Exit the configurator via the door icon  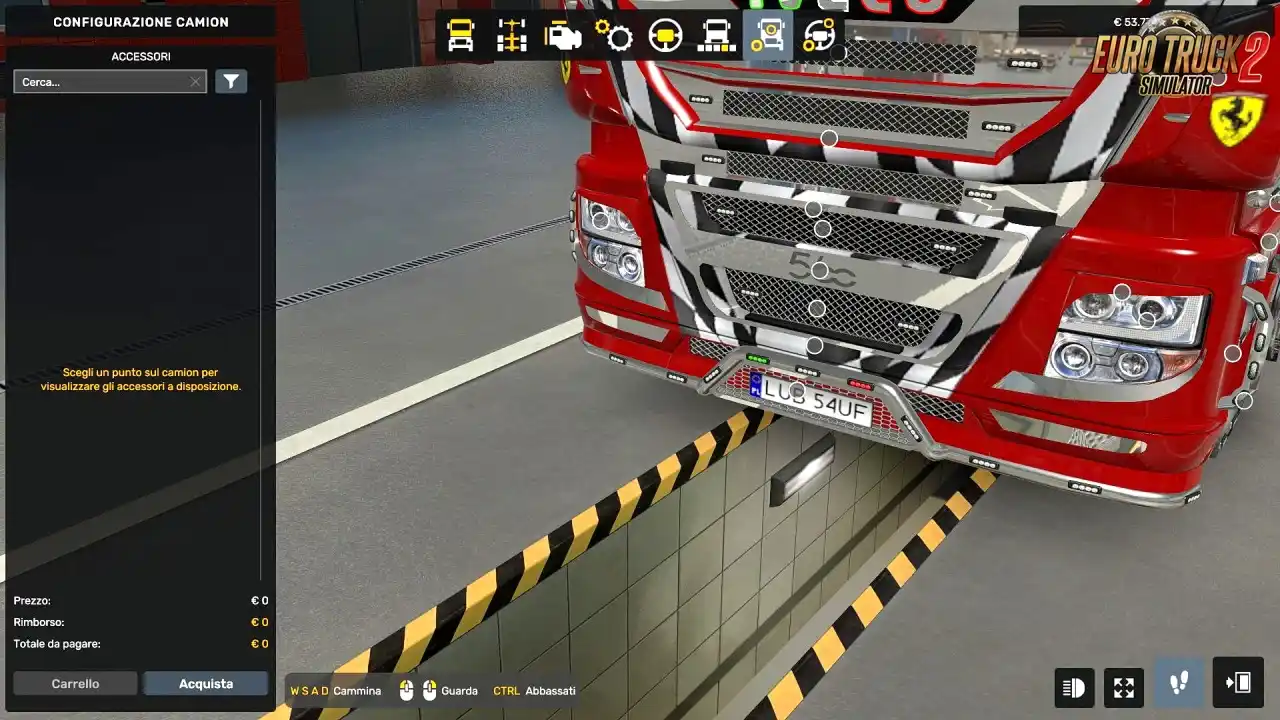[1237, 683]
